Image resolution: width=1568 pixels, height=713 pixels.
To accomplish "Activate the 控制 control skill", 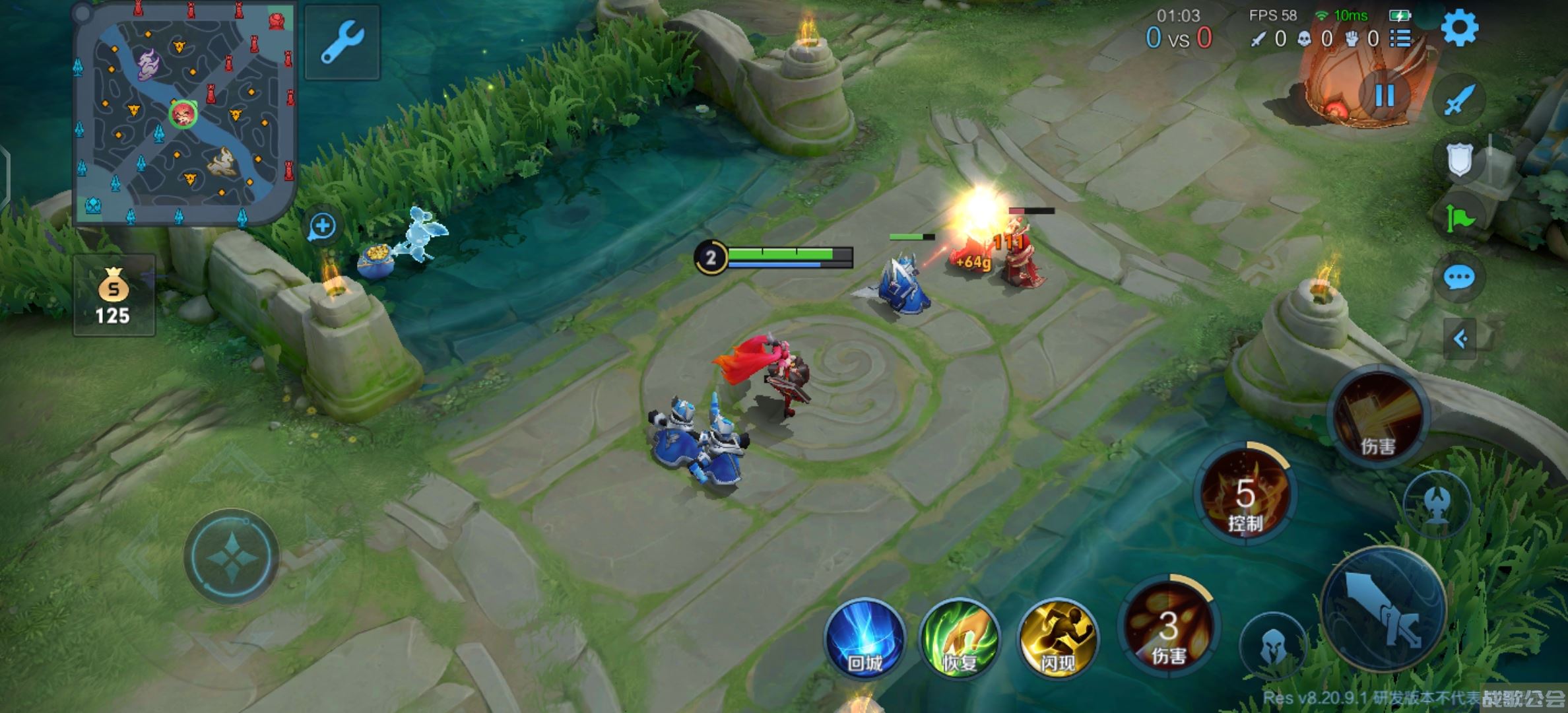I will pos(1245,495).
